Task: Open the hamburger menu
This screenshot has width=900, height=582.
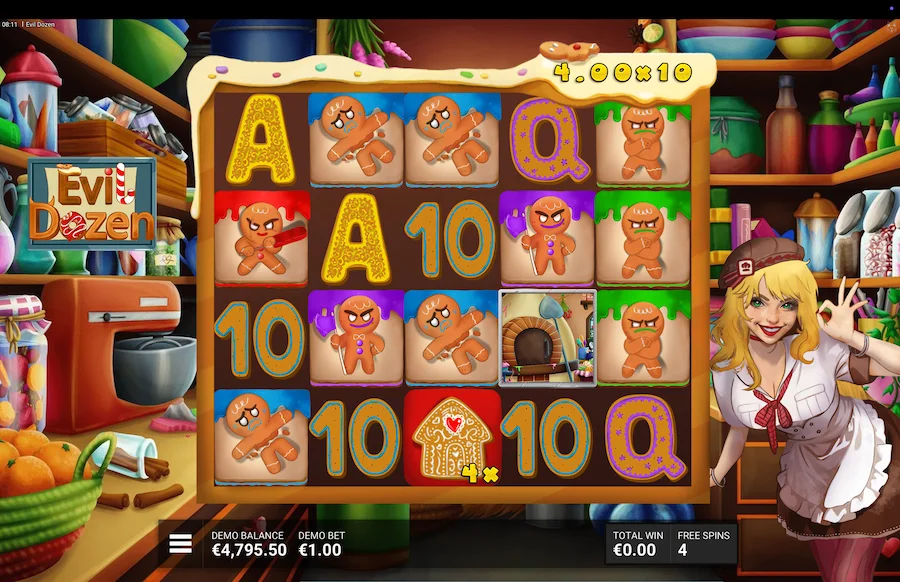Action: click(180, 543)
